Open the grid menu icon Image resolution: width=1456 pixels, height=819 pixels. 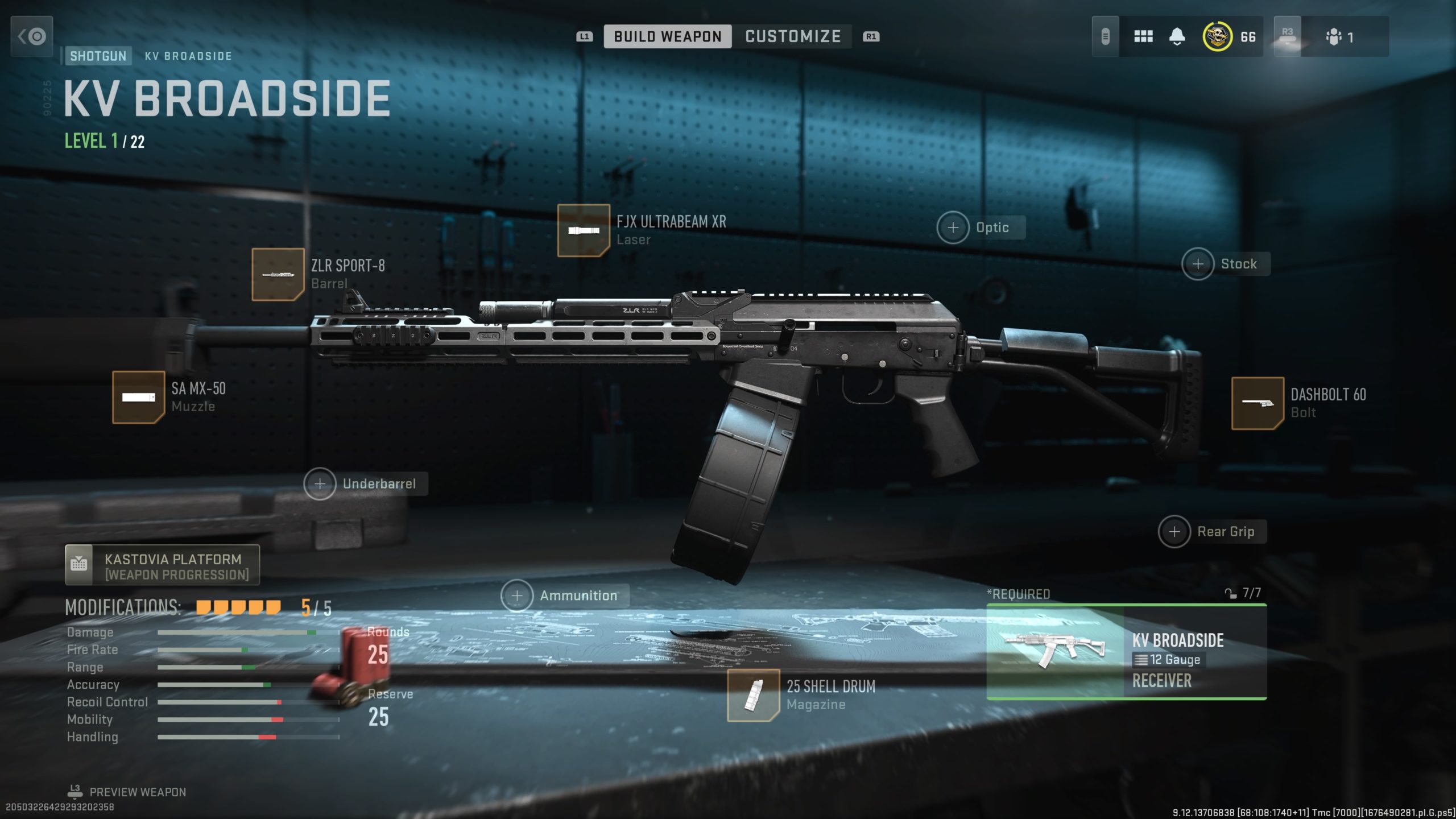pyautogui.click(x=1143, y=37)
